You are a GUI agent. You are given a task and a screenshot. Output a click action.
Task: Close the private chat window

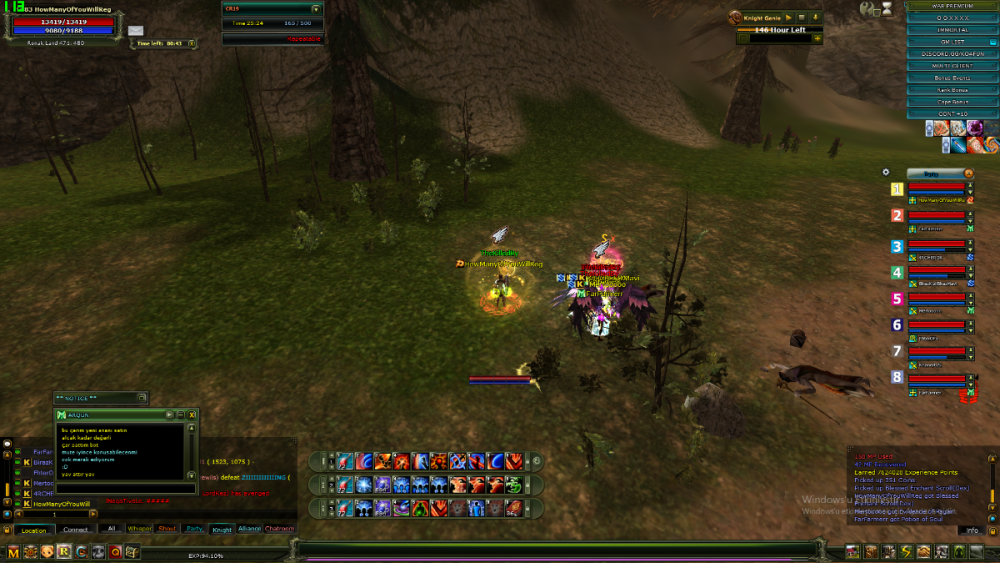[192, 413]
